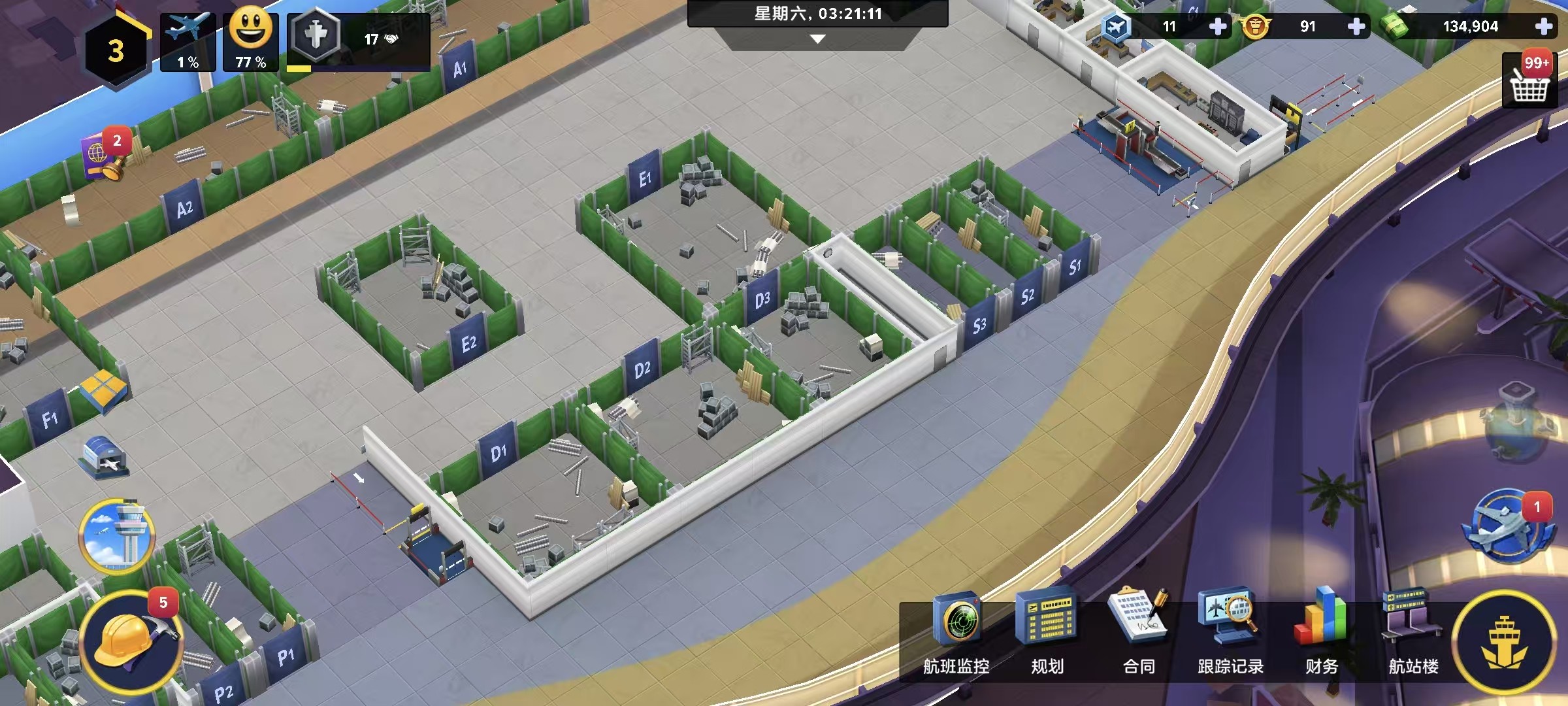Add more green cash
This screenshot has height=706, width=1568.
click(1544, 27)
